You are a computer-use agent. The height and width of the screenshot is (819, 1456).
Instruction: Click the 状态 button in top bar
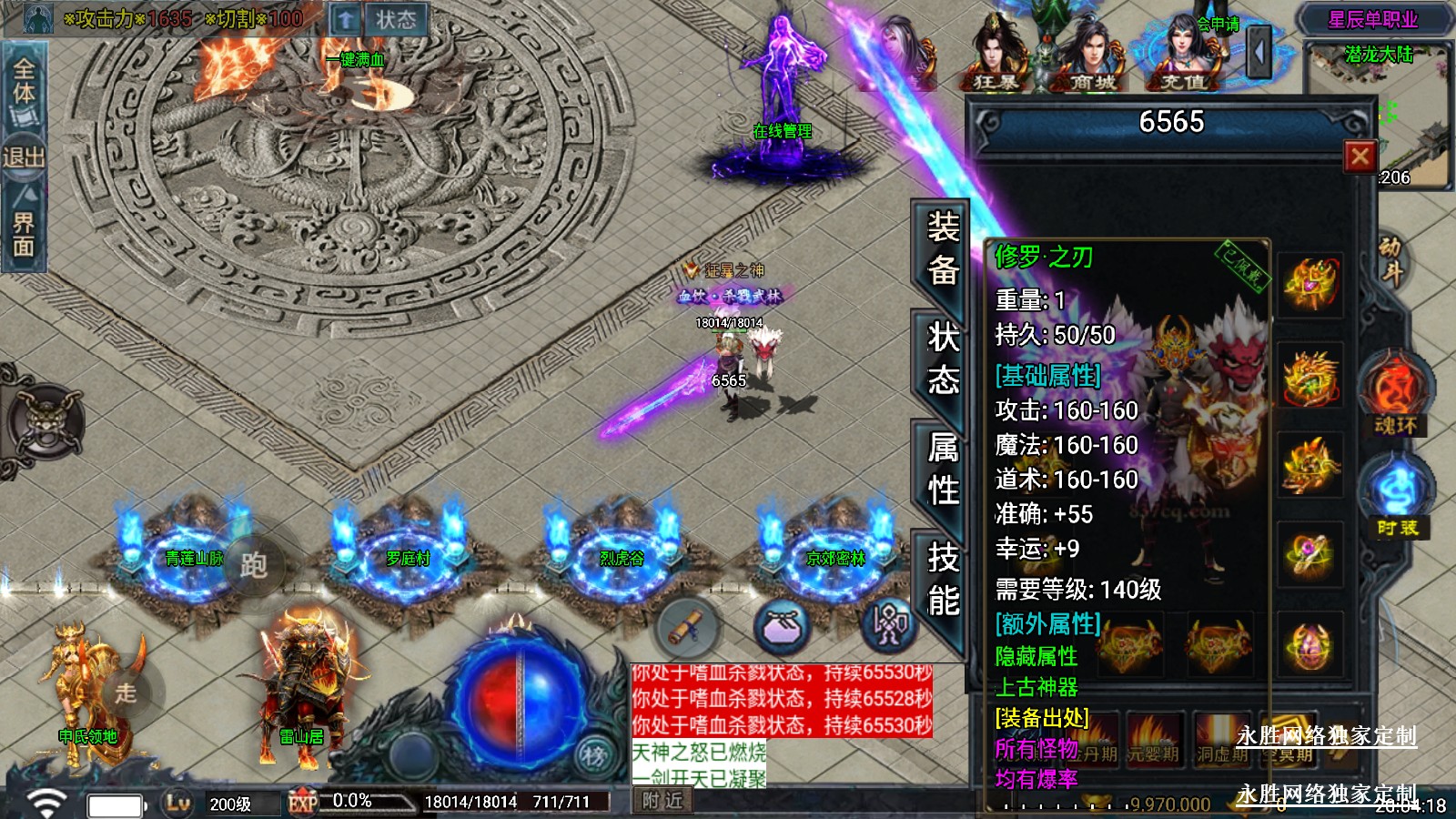pyautogui.click(x=395, y=20)
